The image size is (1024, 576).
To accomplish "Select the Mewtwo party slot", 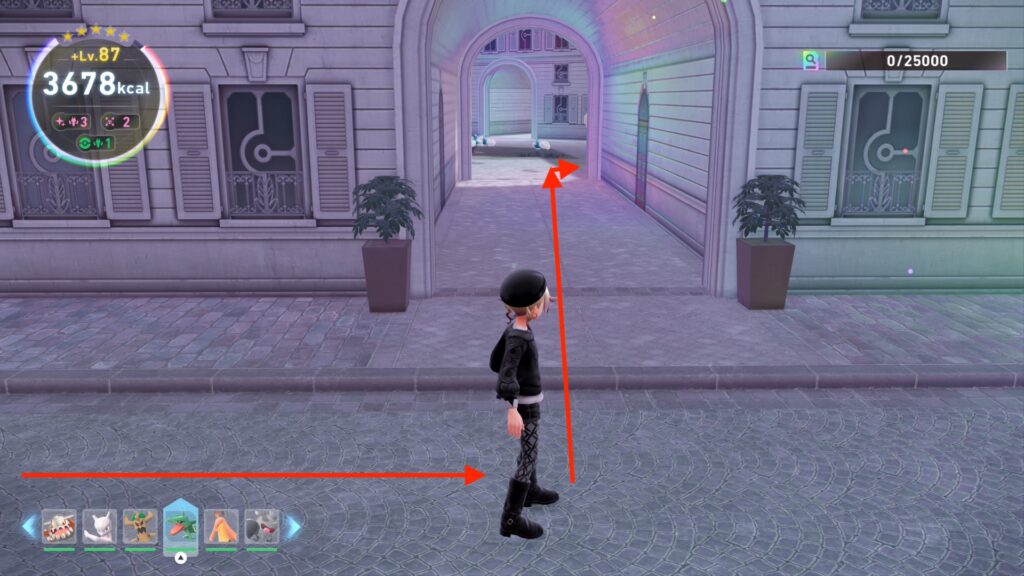I will click(99, 526).
